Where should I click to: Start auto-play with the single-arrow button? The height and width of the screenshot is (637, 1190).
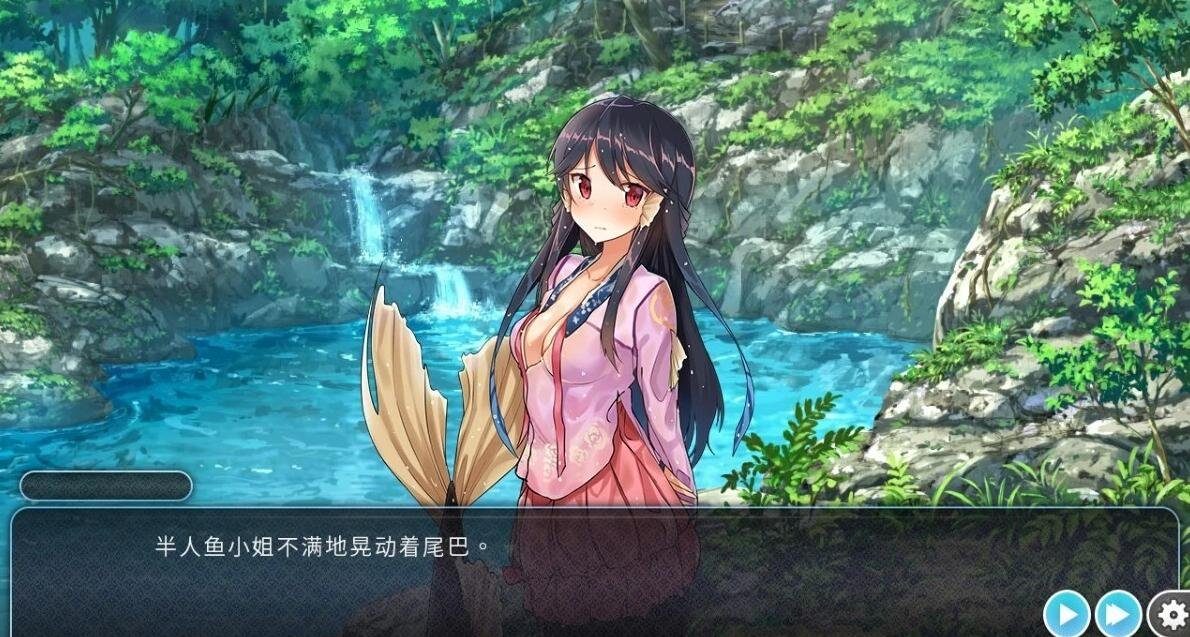point(1067,612)
